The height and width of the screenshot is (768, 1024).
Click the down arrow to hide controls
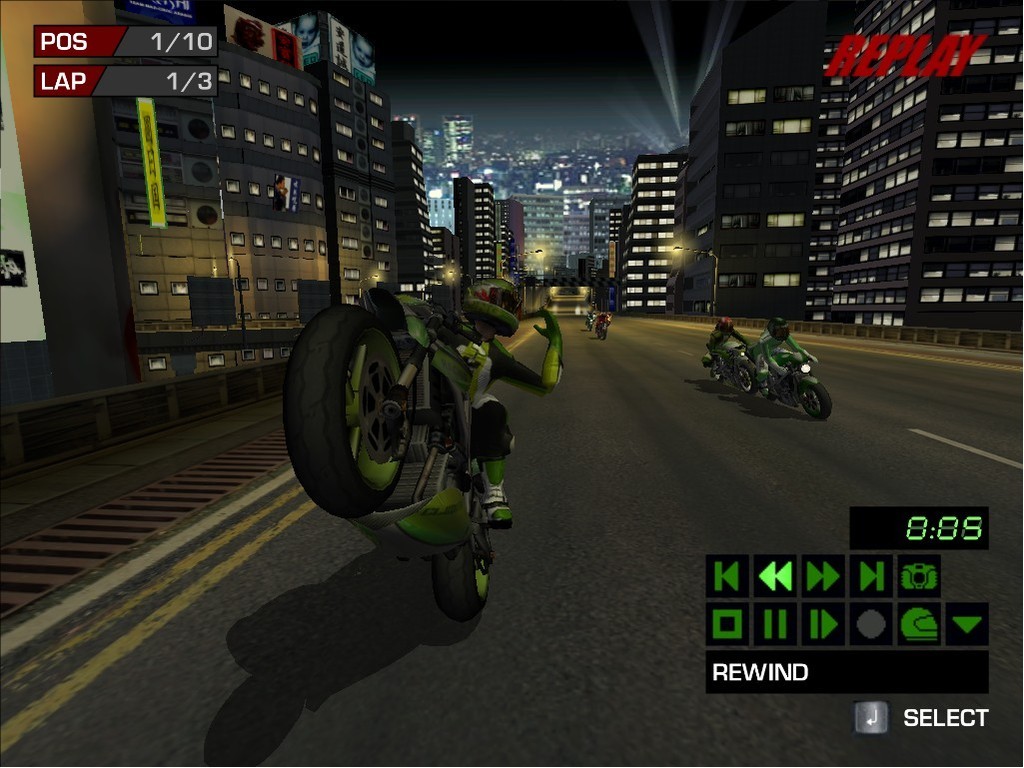click(967, 625)
